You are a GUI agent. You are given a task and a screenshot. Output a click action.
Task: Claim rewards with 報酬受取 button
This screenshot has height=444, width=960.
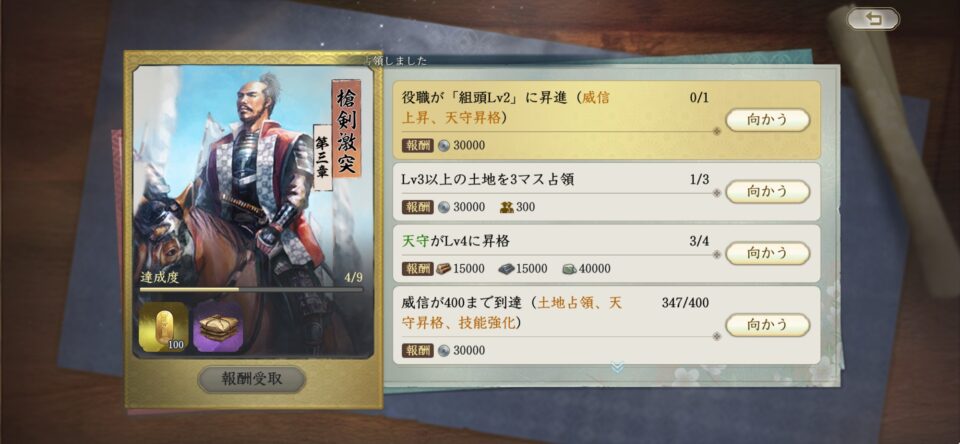point(252,380)
